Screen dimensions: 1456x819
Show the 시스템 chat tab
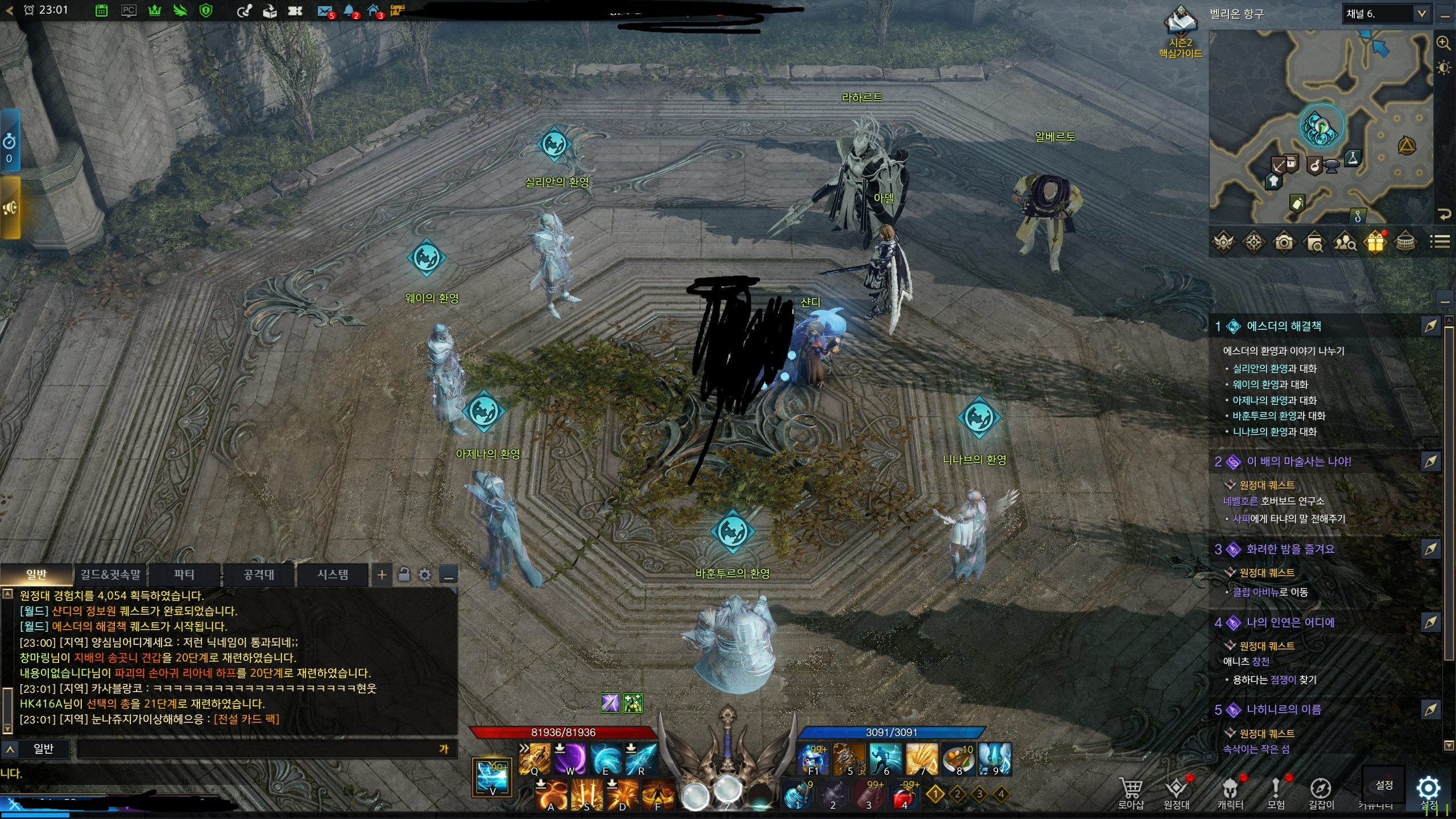click(x=333, y=574)
